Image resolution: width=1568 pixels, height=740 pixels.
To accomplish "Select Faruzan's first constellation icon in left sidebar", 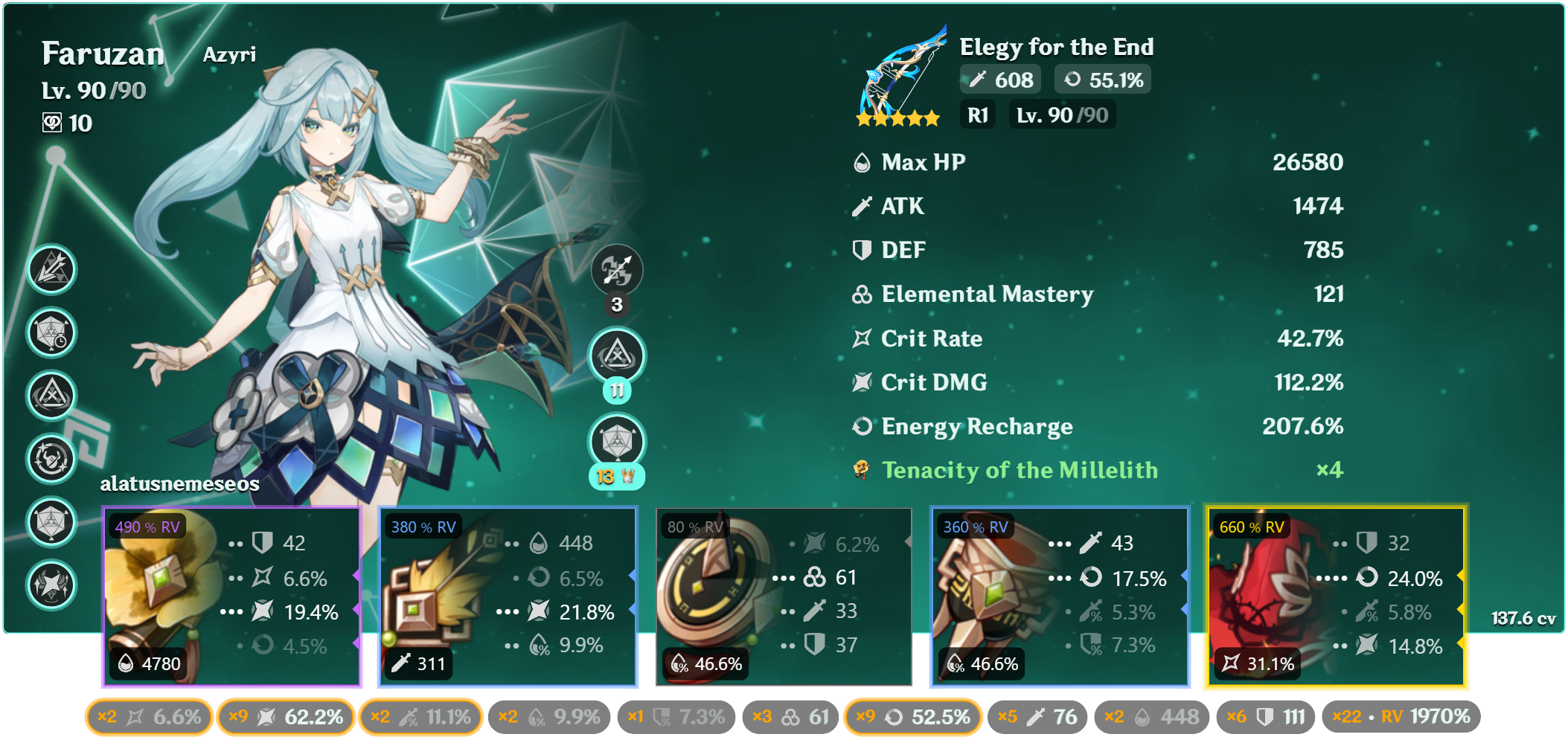I will click(51, 271).
